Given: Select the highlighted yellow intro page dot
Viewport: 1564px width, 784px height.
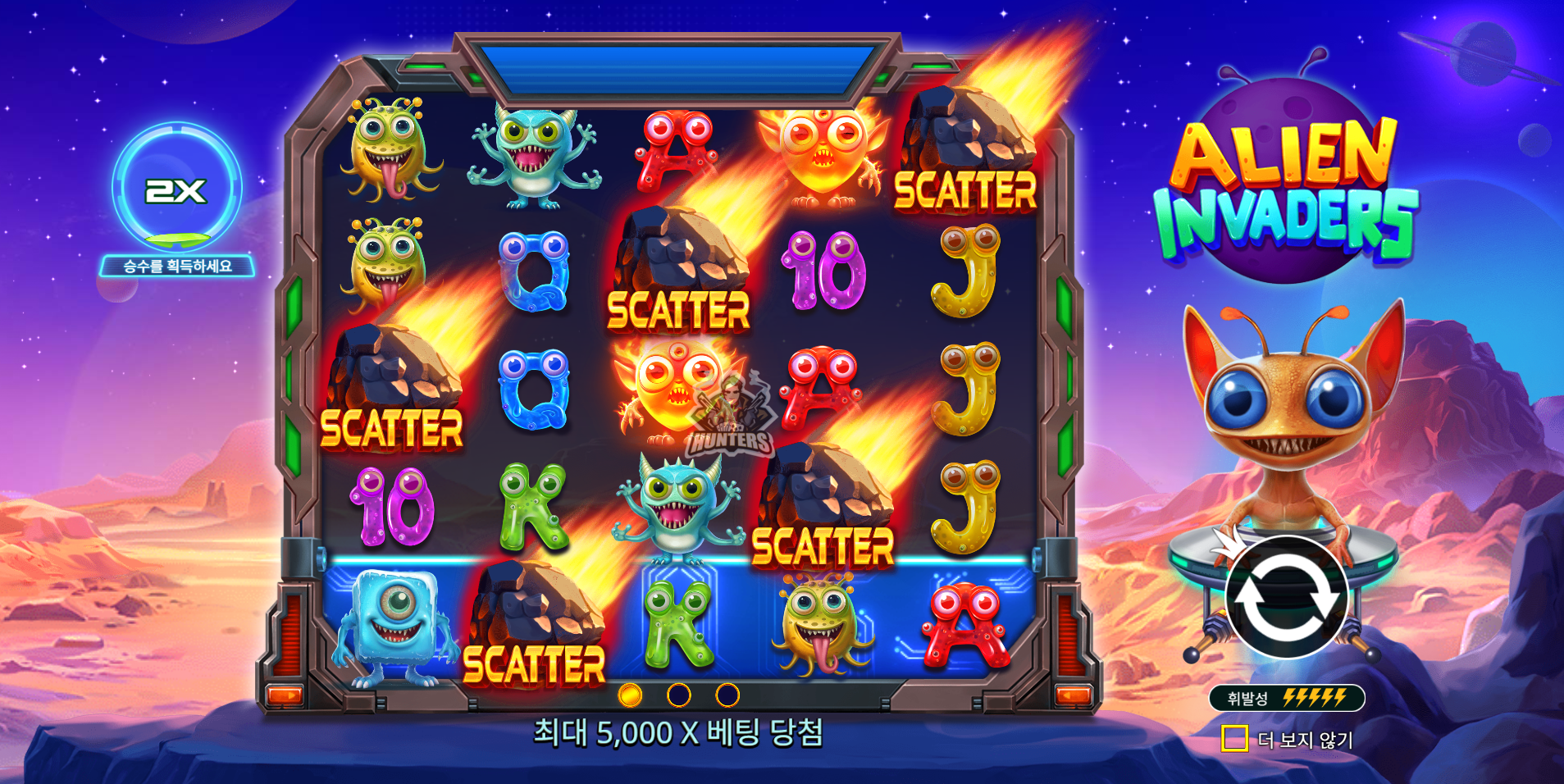Looking at the screenshot, I should [630, 695].
